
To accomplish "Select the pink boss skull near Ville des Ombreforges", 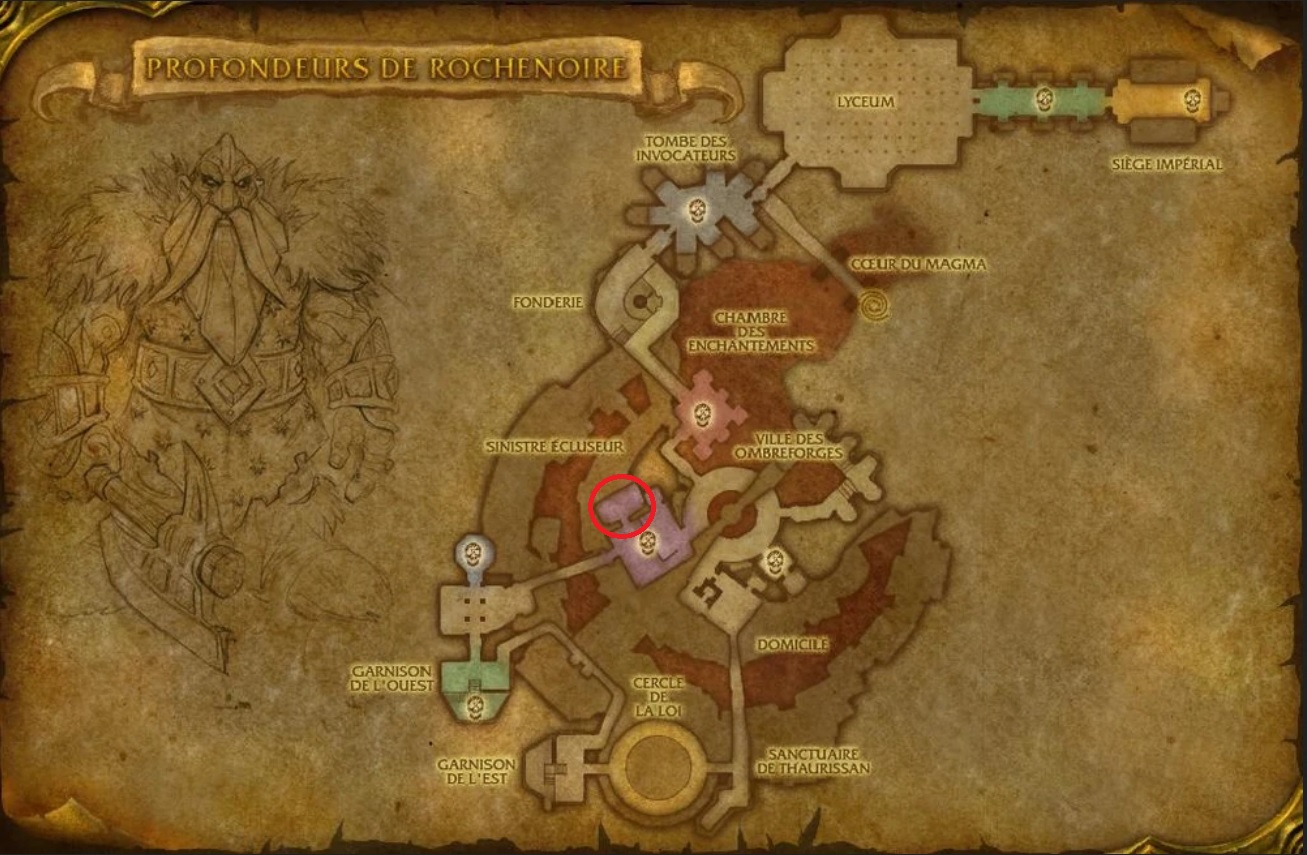I will (705, 415).
